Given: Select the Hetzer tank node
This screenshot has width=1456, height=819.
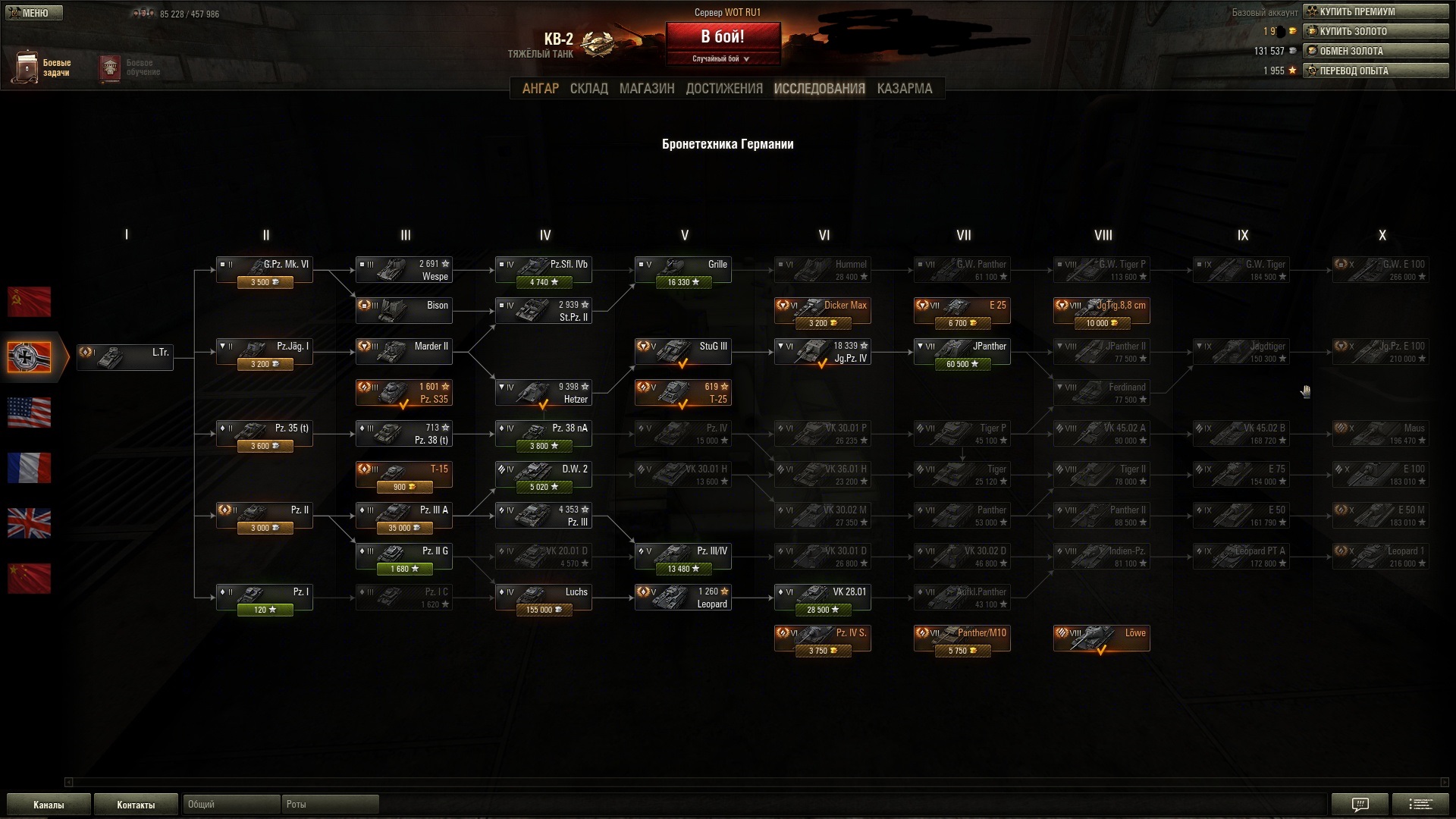Looking at the screenshot, I should pos(543,393).
